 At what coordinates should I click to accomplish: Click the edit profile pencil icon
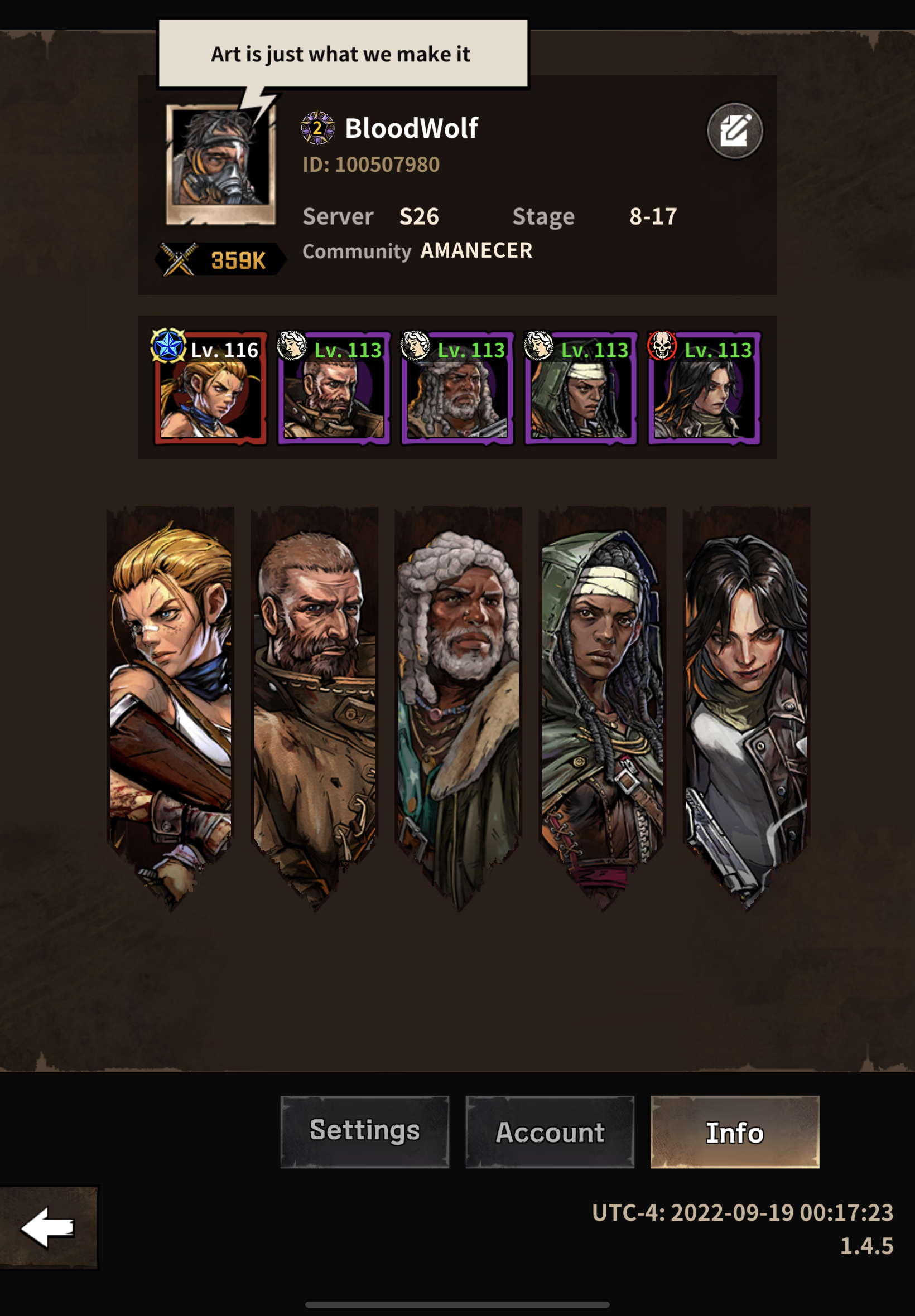(x=734, y=130)
